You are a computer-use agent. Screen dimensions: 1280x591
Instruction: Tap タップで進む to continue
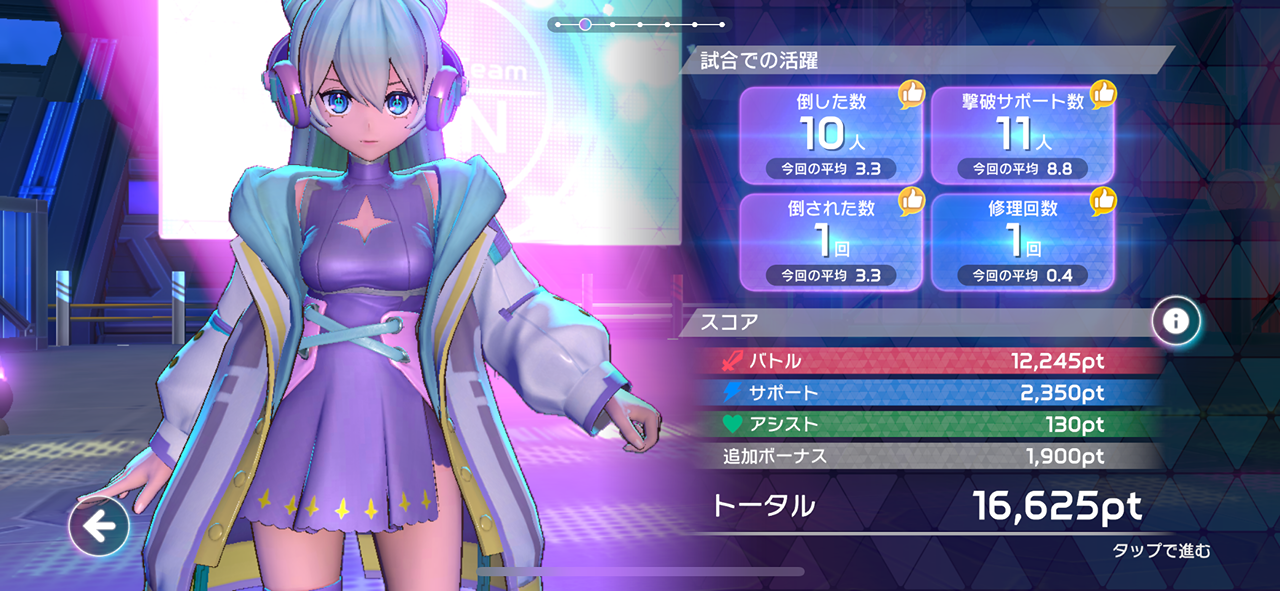[1161, 551]
